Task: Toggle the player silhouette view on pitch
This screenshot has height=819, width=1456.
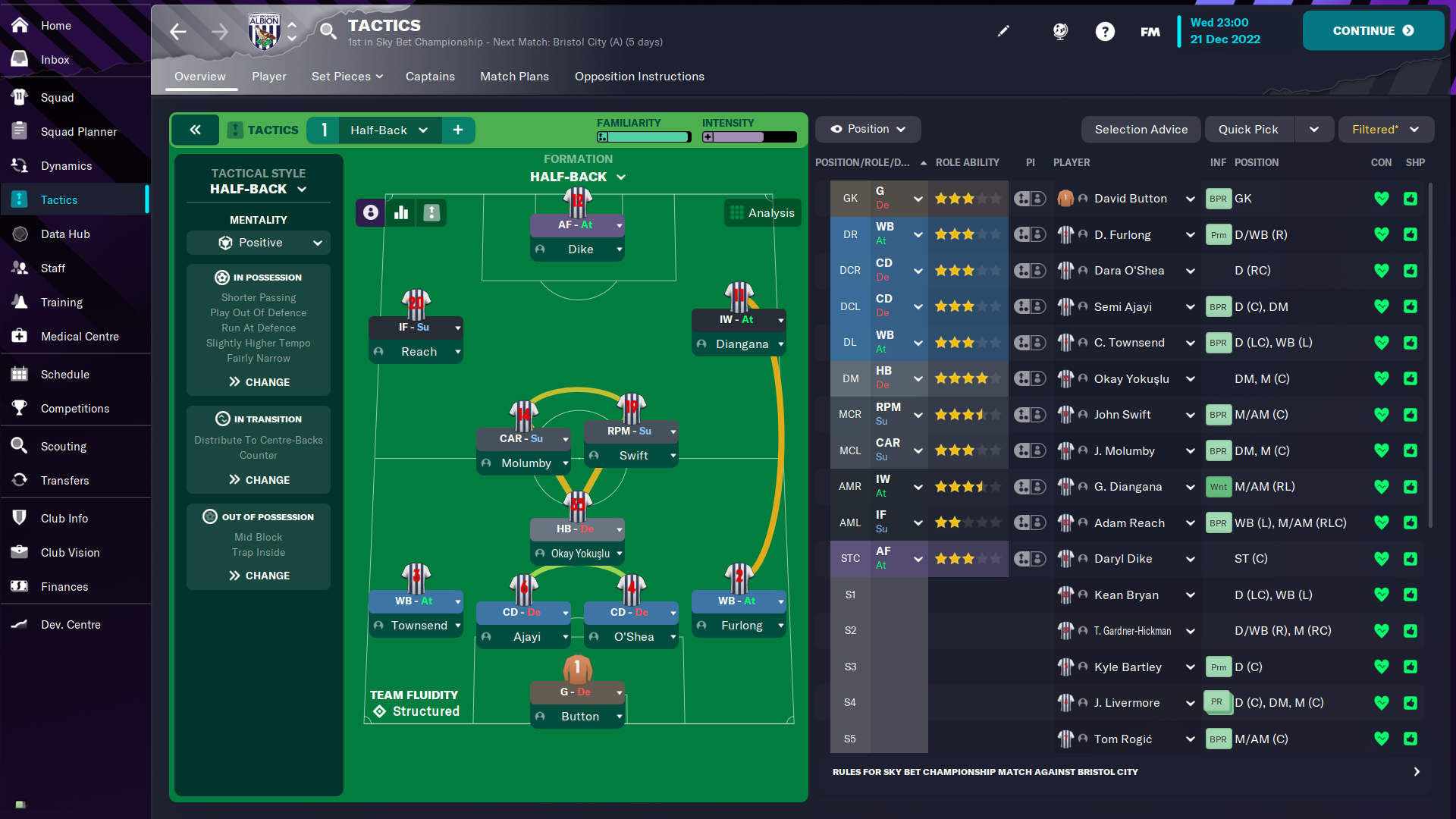Action: (x=369, y=212)
